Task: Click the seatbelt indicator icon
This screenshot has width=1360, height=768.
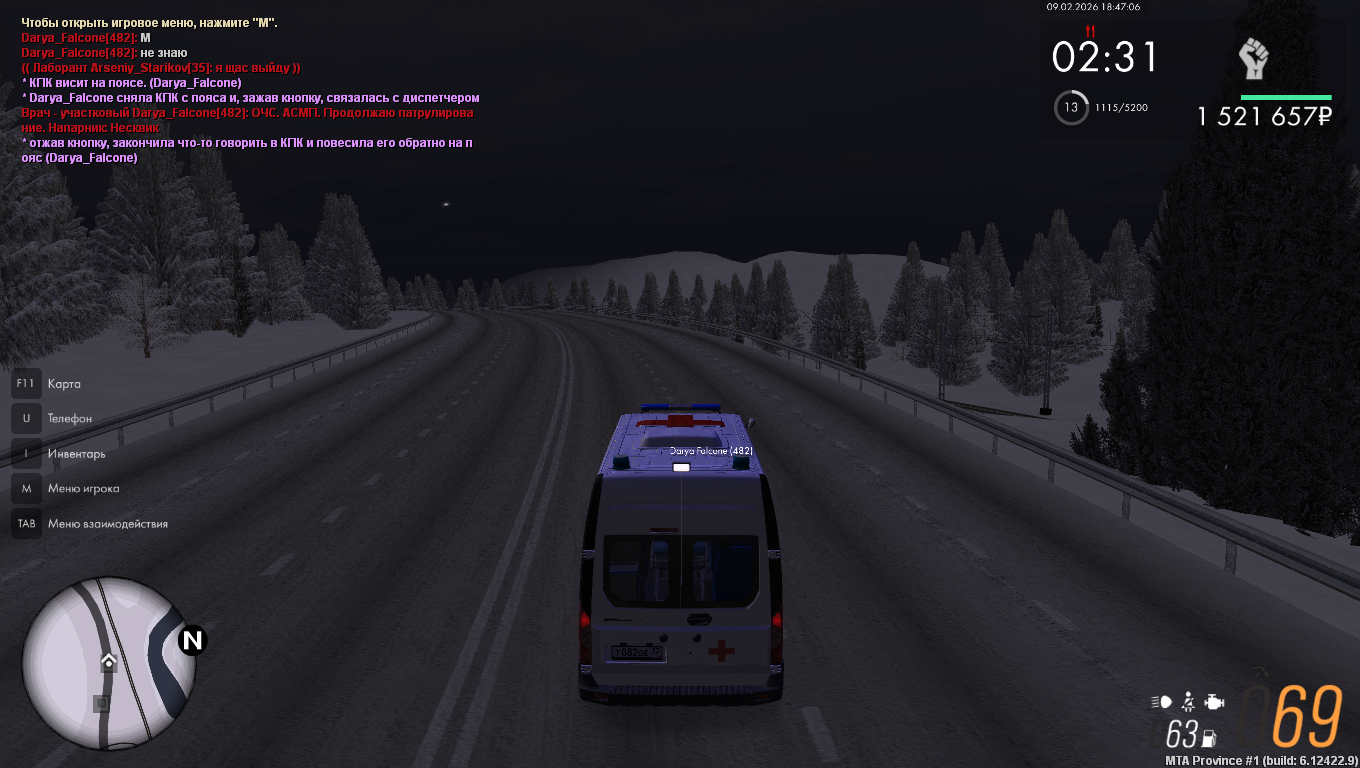Action: pos(1188,700)
